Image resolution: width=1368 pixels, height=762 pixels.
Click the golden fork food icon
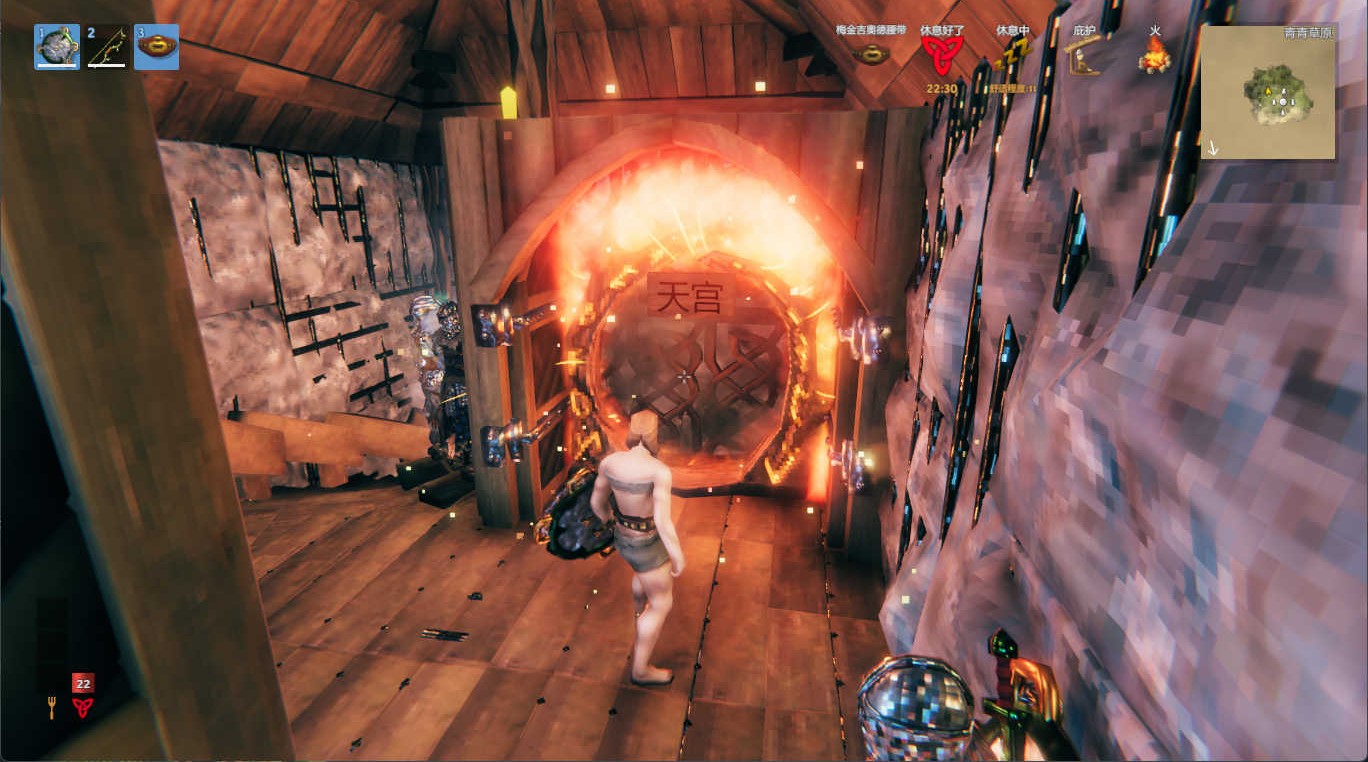click(52, 708)
